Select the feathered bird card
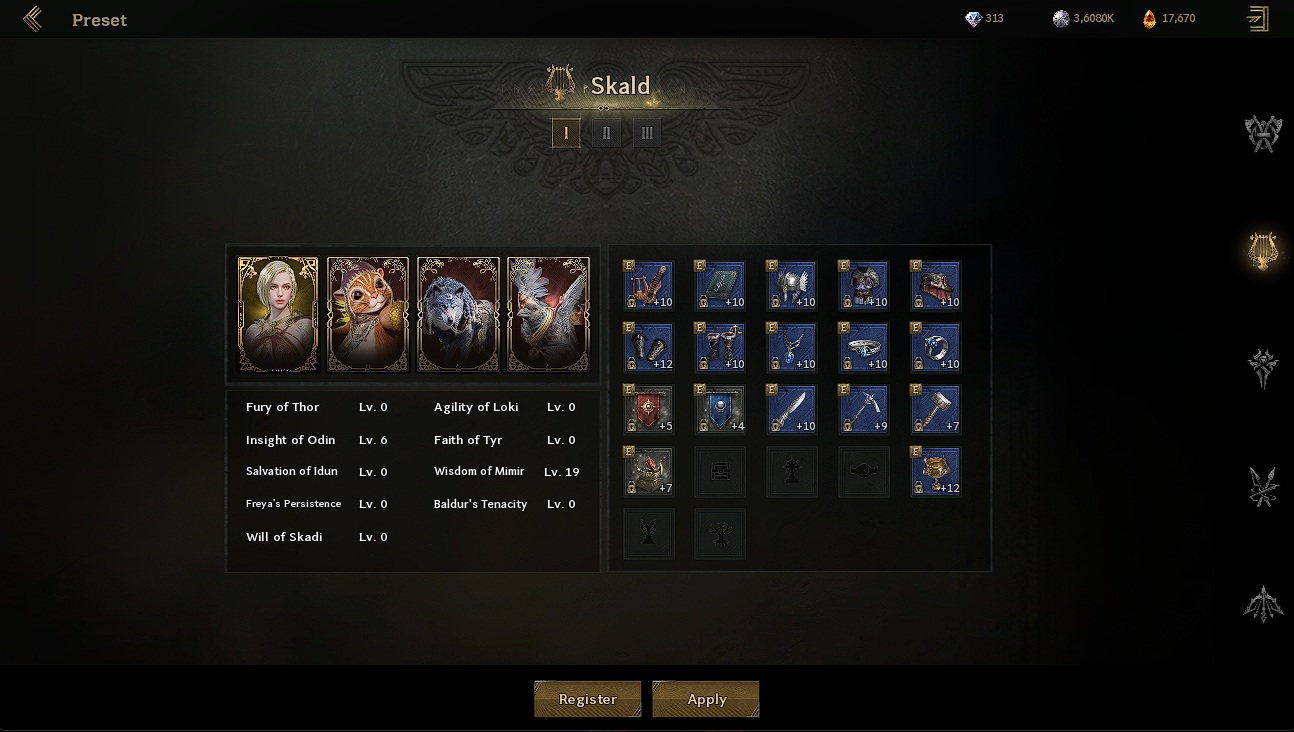 click(548, 314)
